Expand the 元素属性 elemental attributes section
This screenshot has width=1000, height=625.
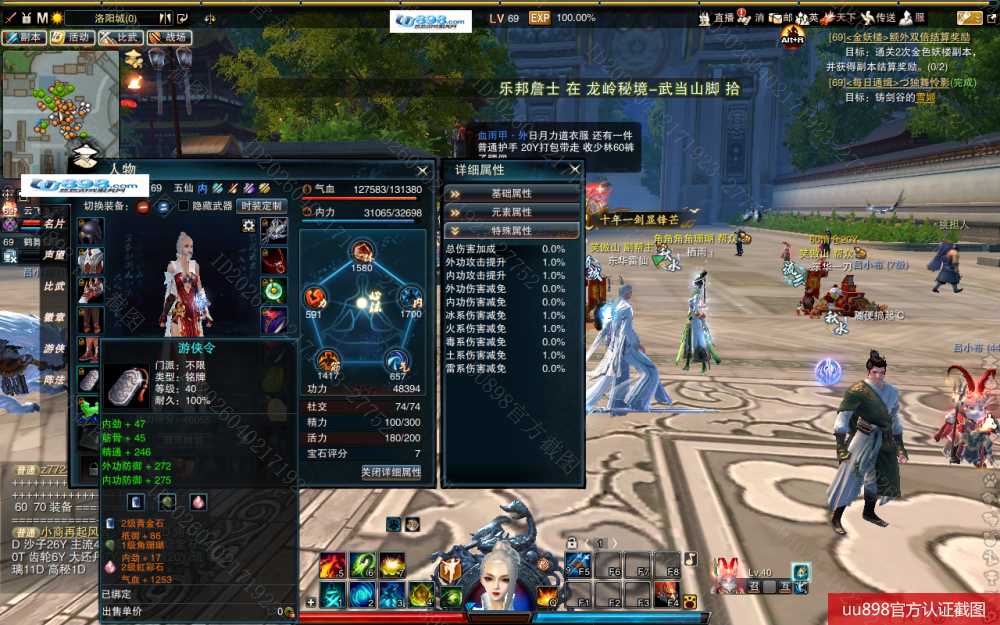click(511, 212)
